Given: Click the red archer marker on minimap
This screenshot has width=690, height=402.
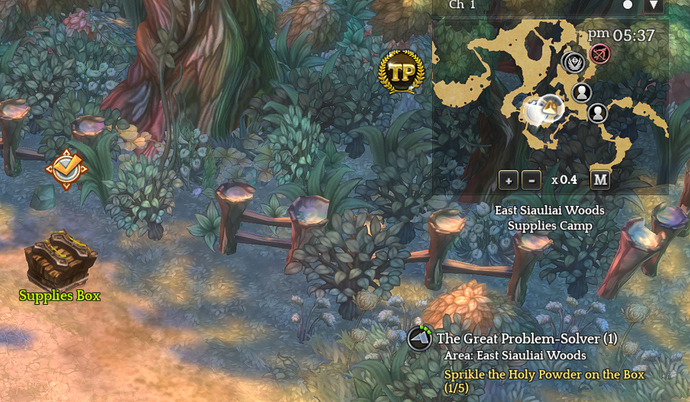Looking at the screenshot, I should point(600,52).
